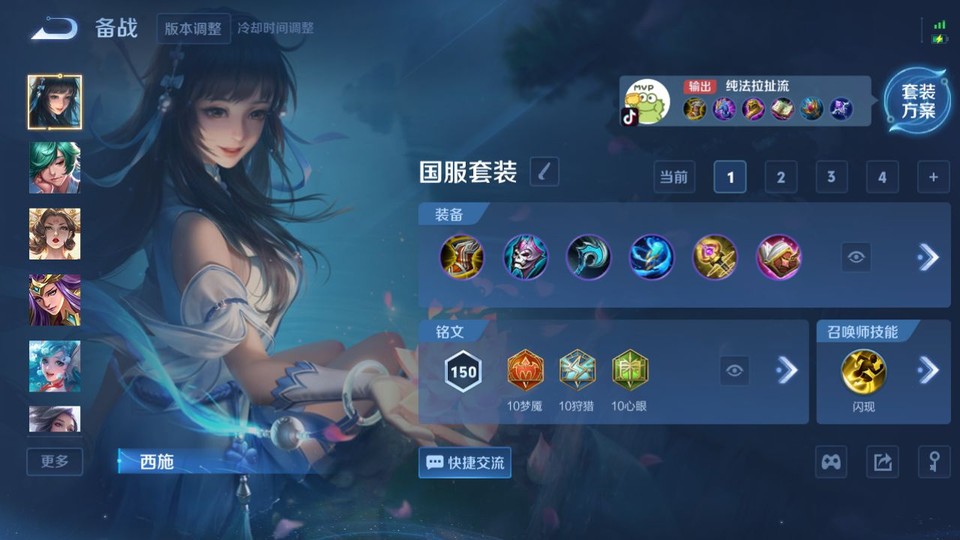
Task: Open the recommended 纯法拉扯流 build banner
Action: pyautogui.click(x=744, y=101)
